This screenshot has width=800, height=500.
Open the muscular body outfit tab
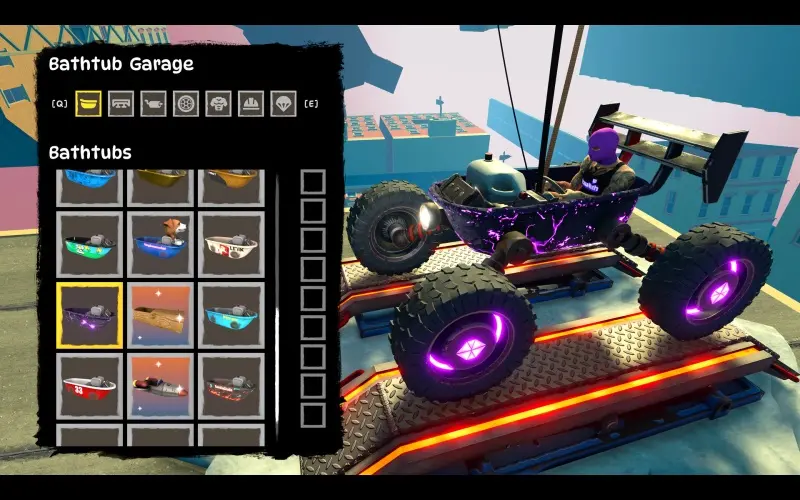[x=218, y=103]
